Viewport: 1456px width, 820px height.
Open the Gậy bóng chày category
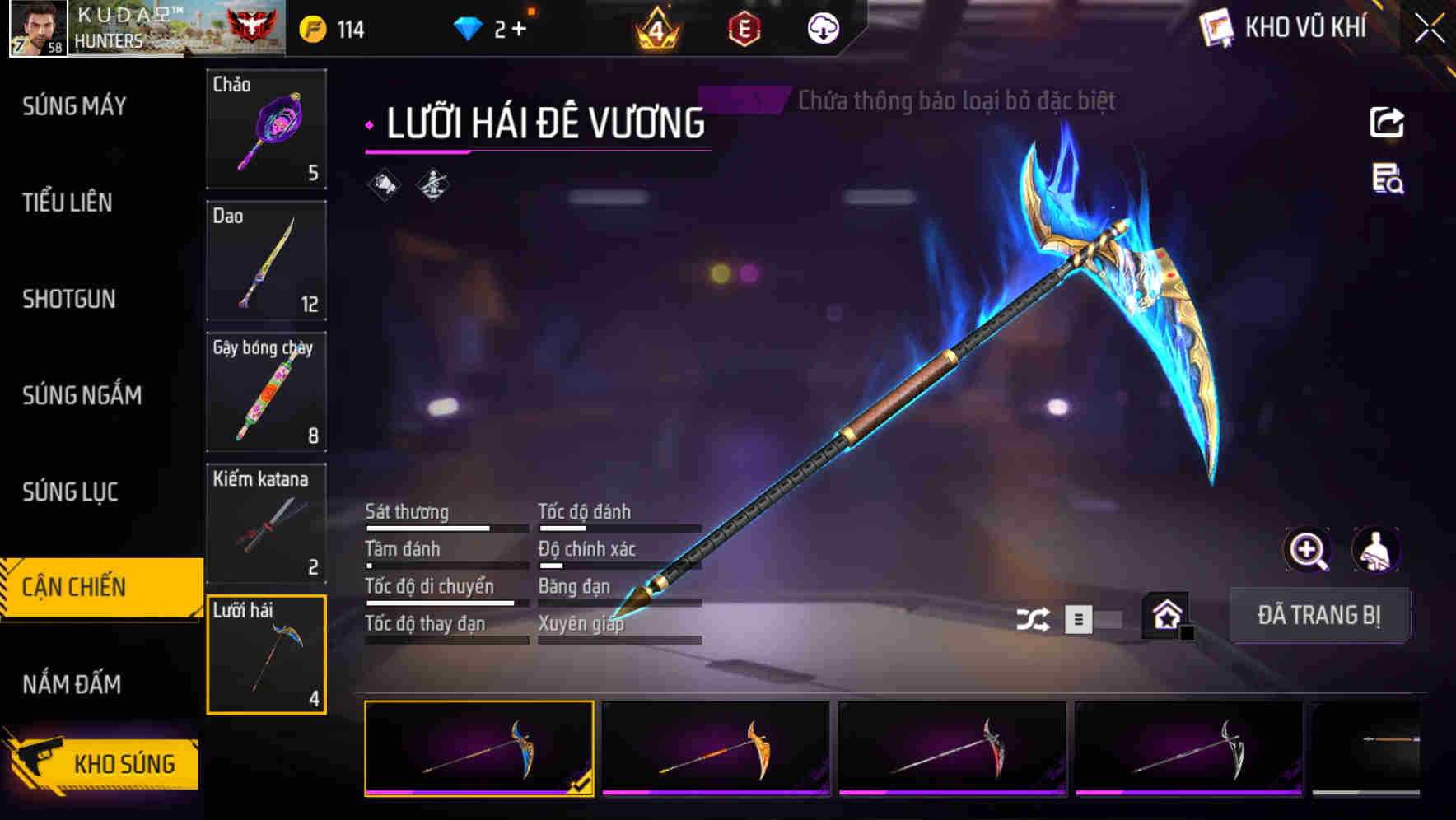point(266,392)
